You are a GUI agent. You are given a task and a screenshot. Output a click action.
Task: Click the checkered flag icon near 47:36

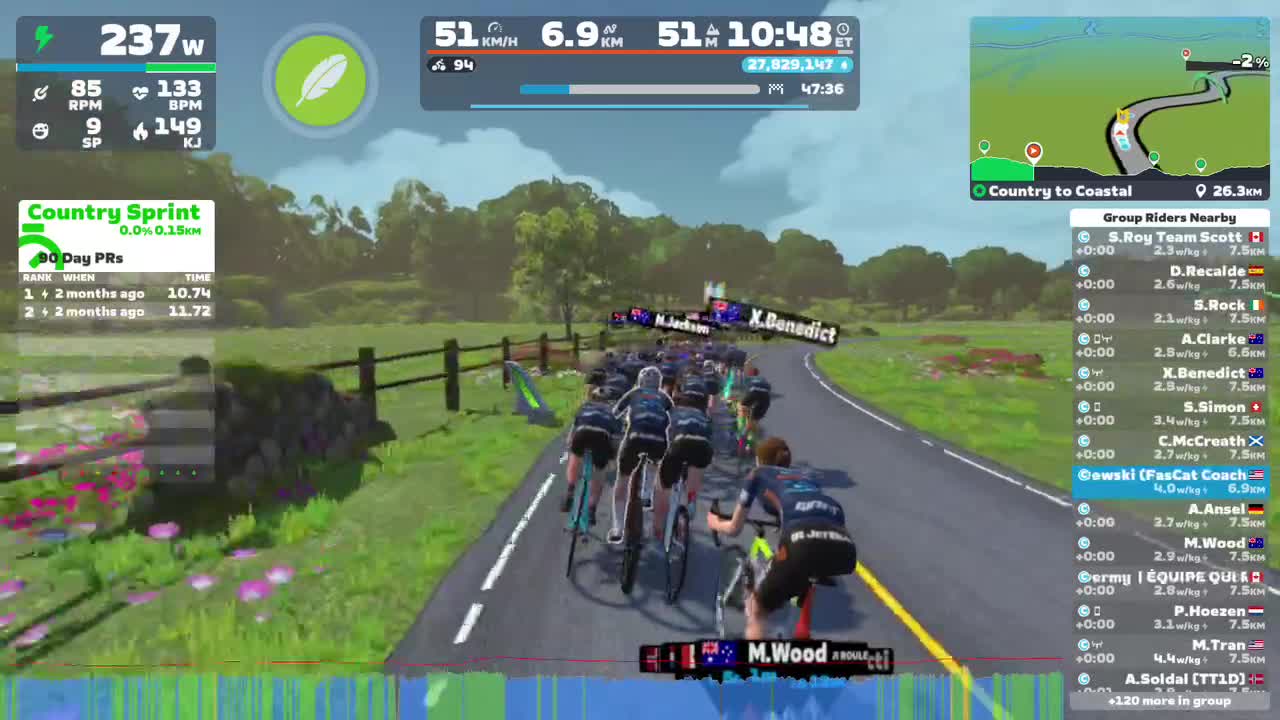coord(776,89)
